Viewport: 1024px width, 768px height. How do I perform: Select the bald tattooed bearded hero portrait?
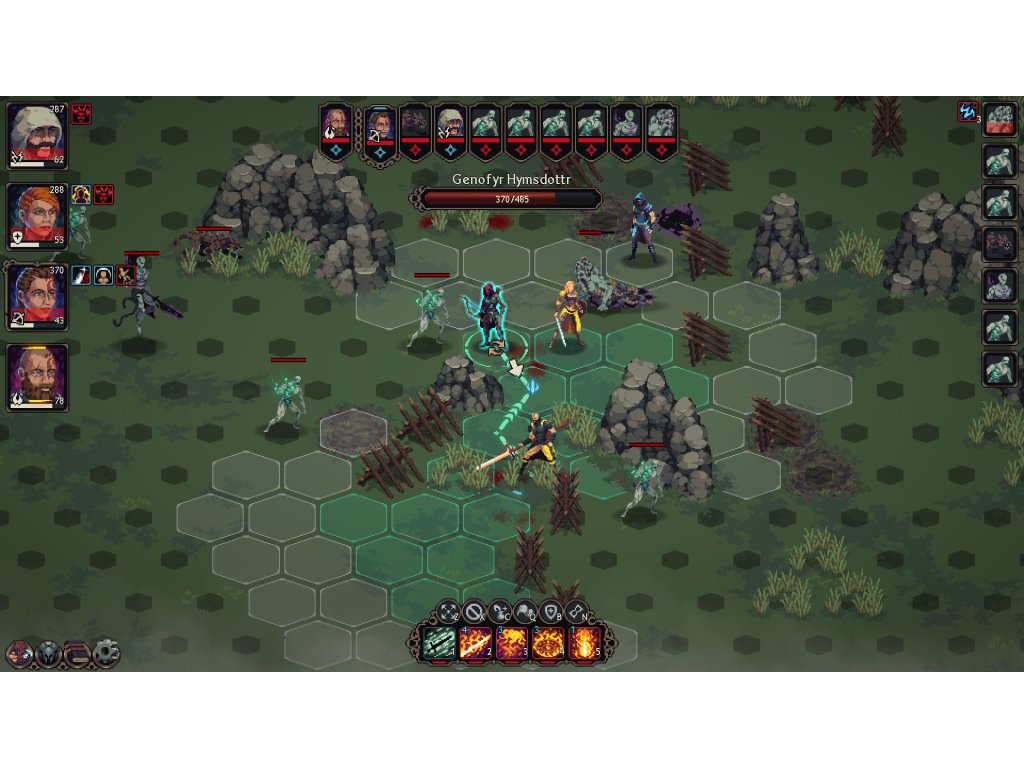pos(37,377)
